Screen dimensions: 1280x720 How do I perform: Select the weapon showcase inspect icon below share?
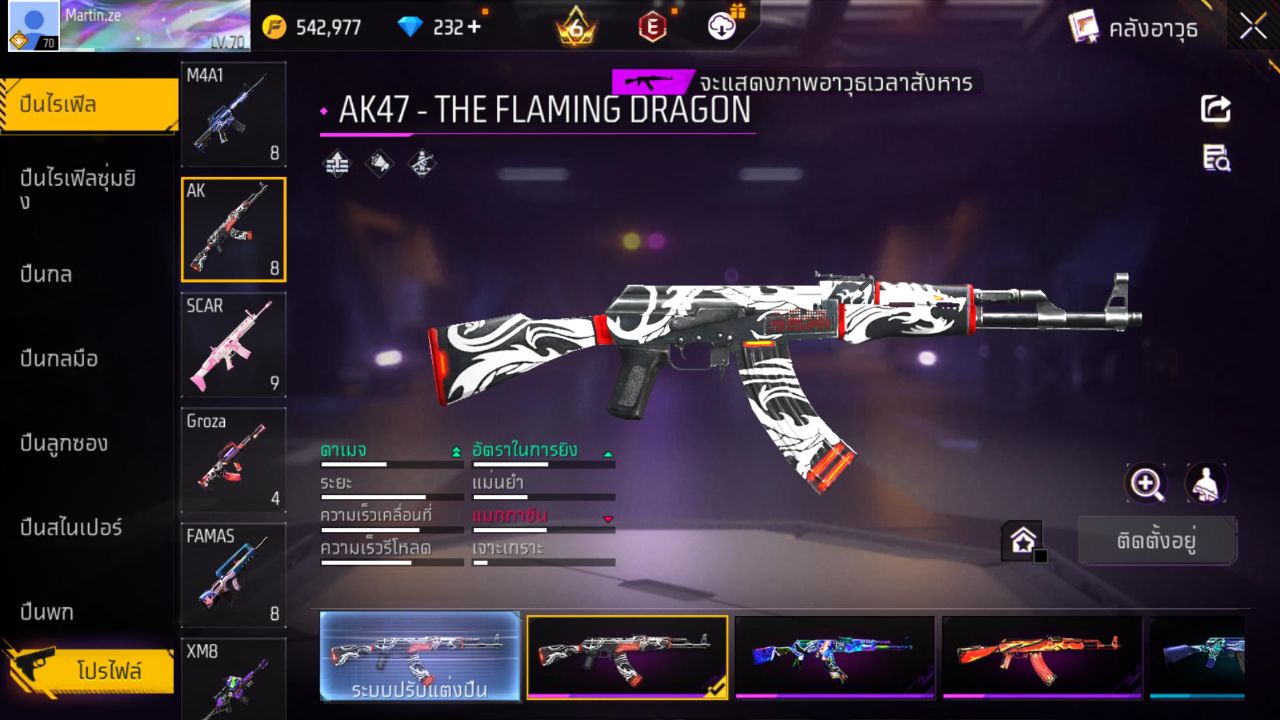pyautogui.click(x=1214, y=160)
